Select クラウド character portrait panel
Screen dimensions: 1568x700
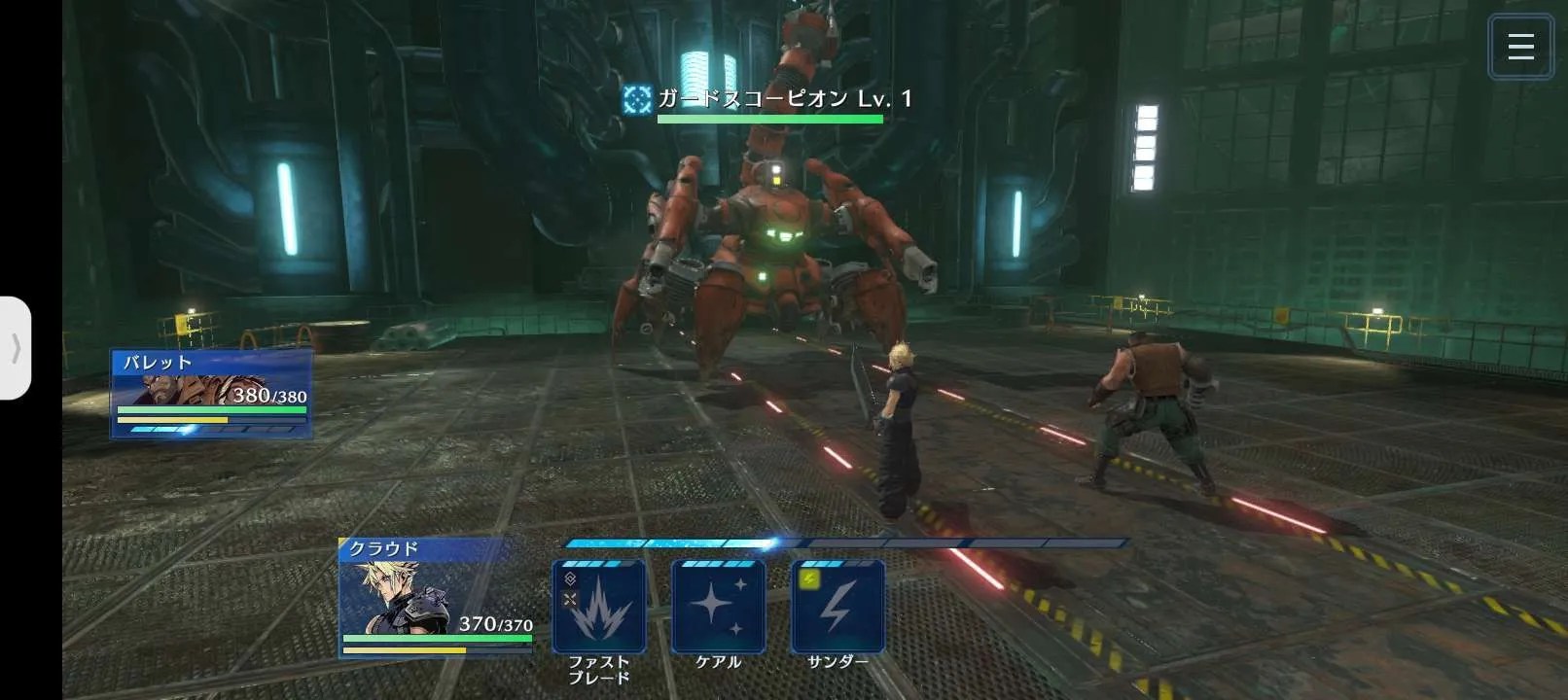click(x=436, y=597)
